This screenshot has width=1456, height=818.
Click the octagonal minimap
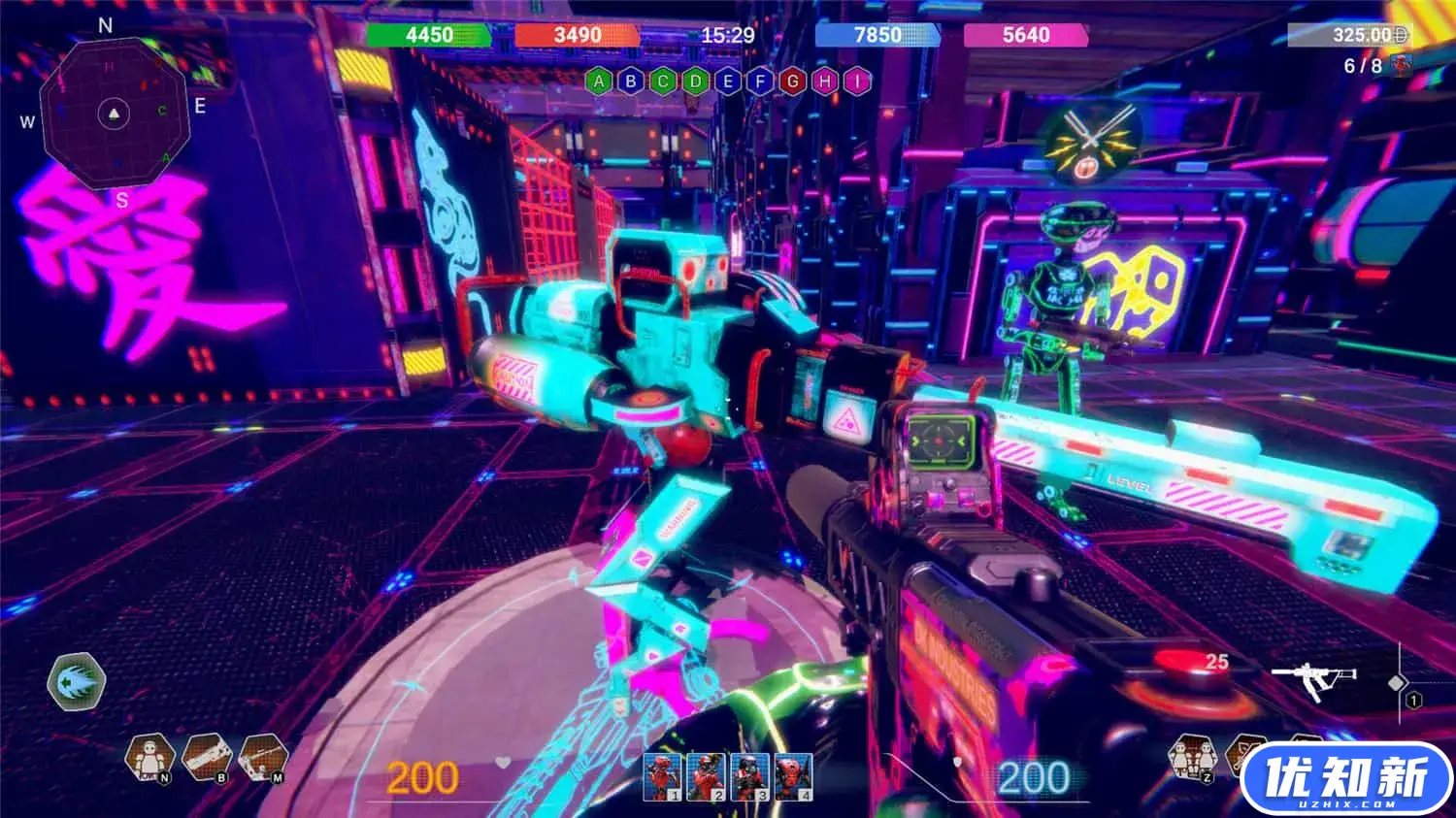[x=114, y=115]
